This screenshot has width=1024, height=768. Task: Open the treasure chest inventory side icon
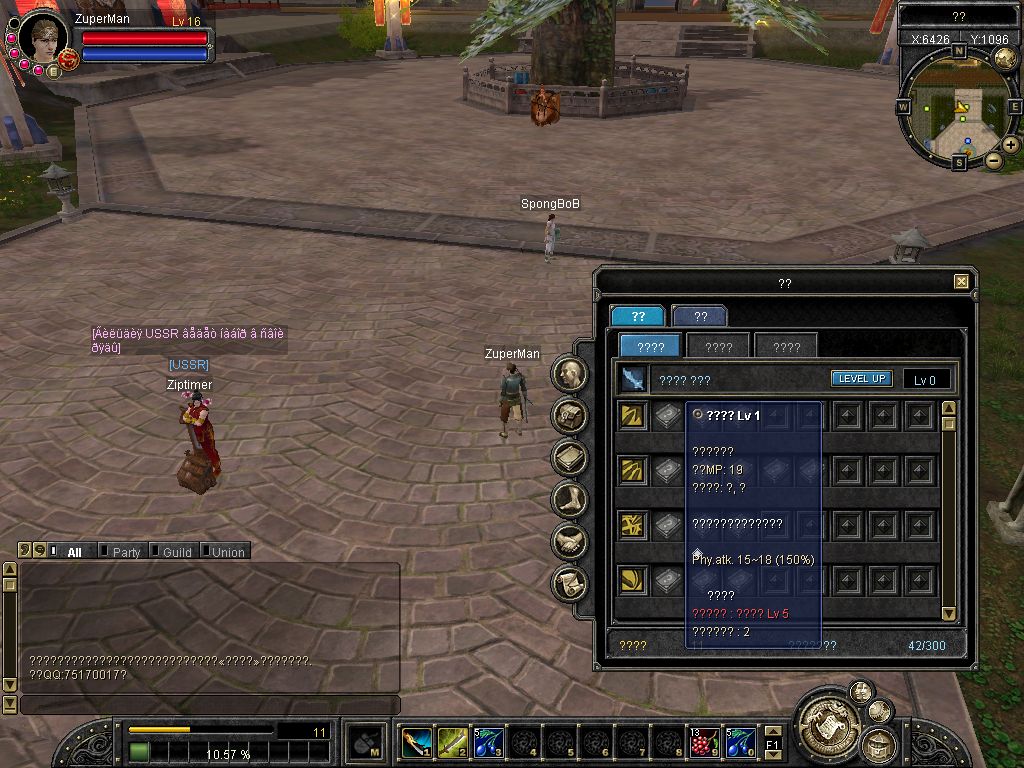click(571, 415)
